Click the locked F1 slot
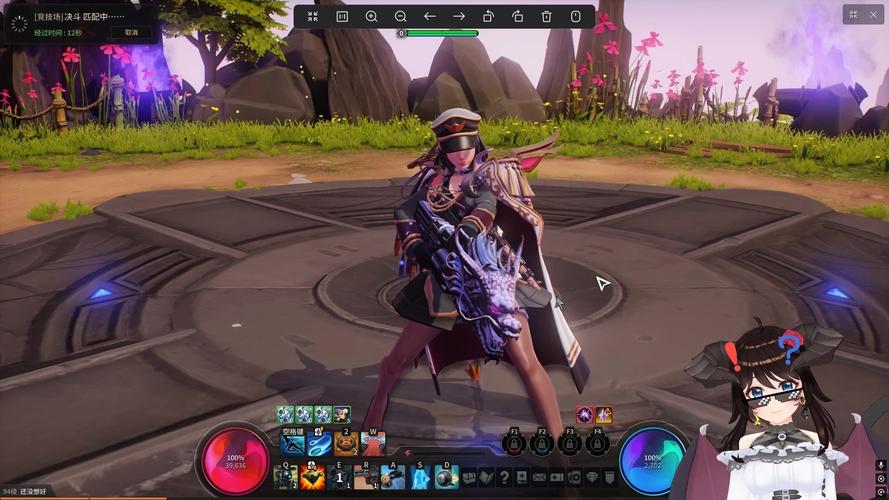 (515, 443)
